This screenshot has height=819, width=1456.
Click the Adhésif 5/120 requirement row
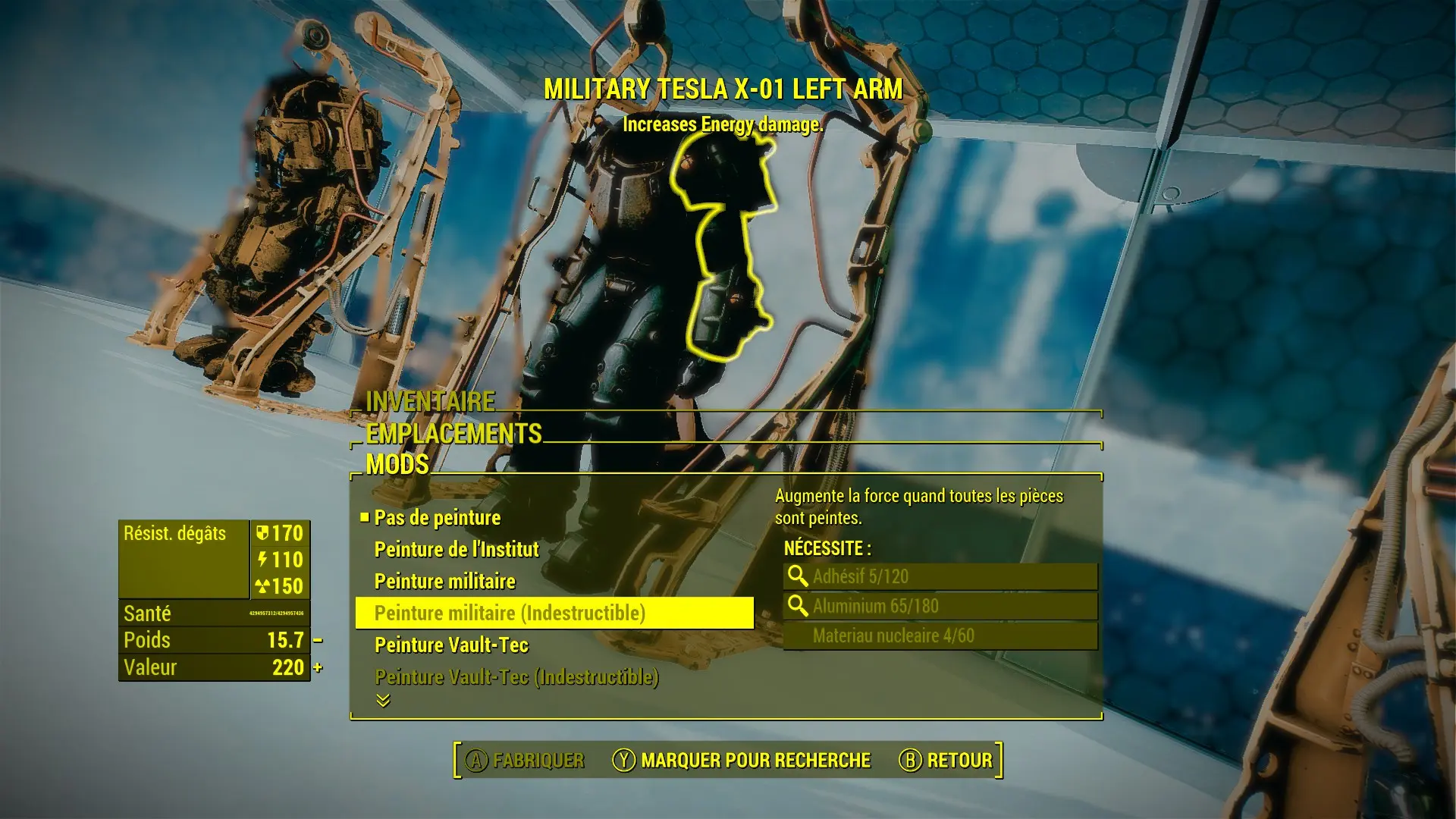click(x=940, y=576)
